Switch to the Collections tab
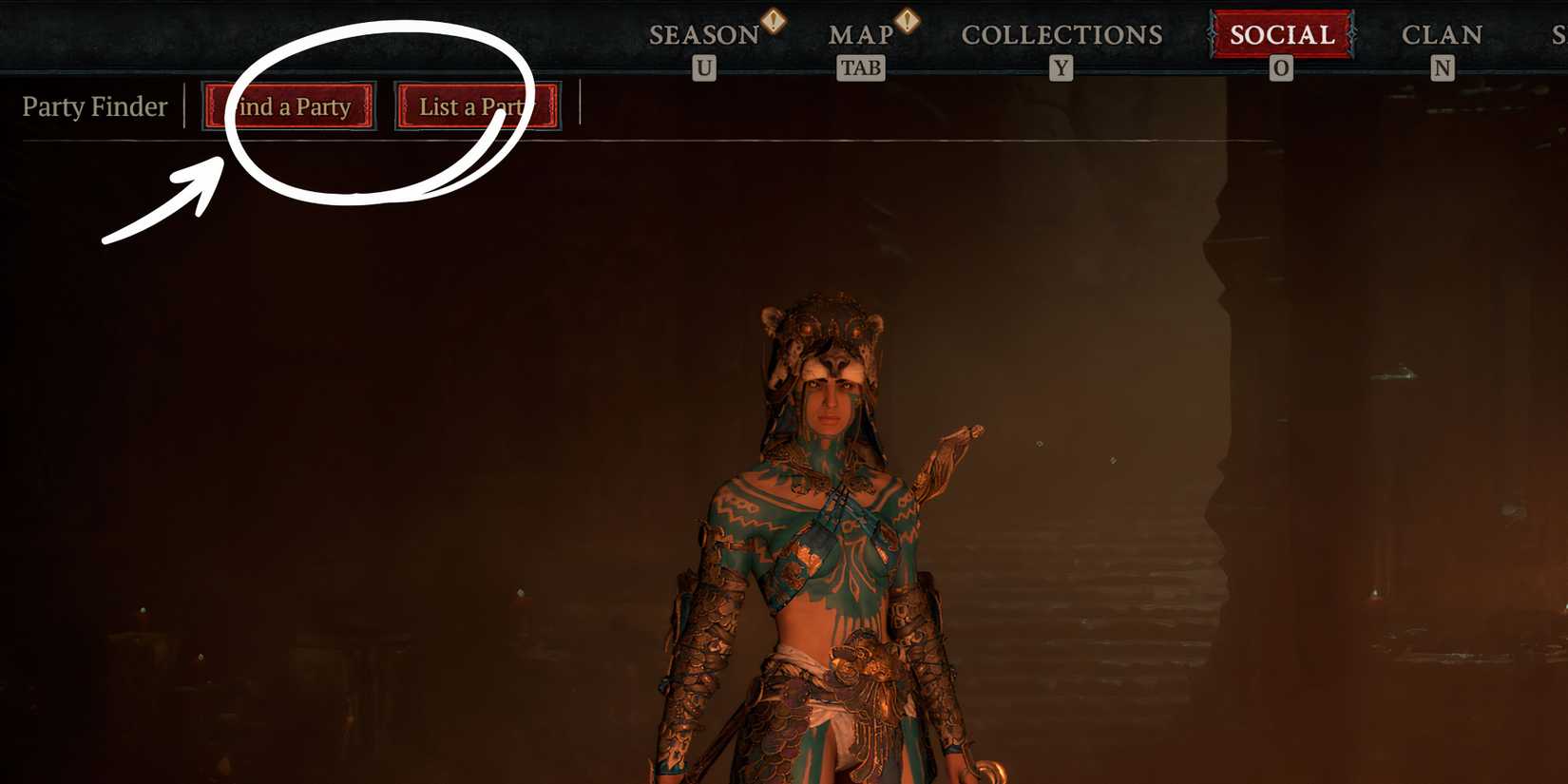Screen dimensions: 1568x784 (1061, 34)
